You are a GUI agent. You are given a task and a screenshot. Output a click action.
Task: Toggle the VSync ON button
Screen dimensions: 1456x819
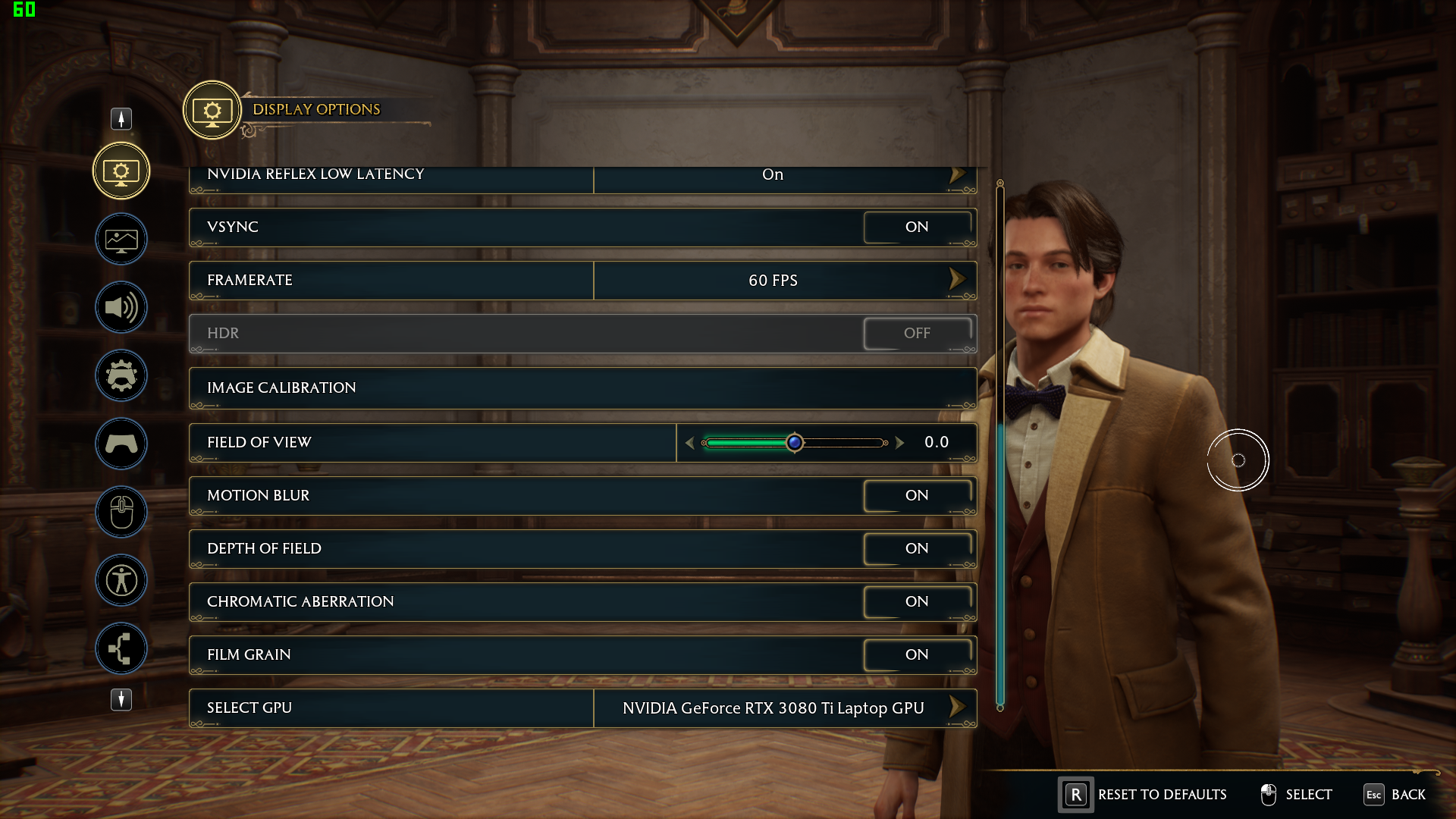pyautogui.click(x=917, y=227)
